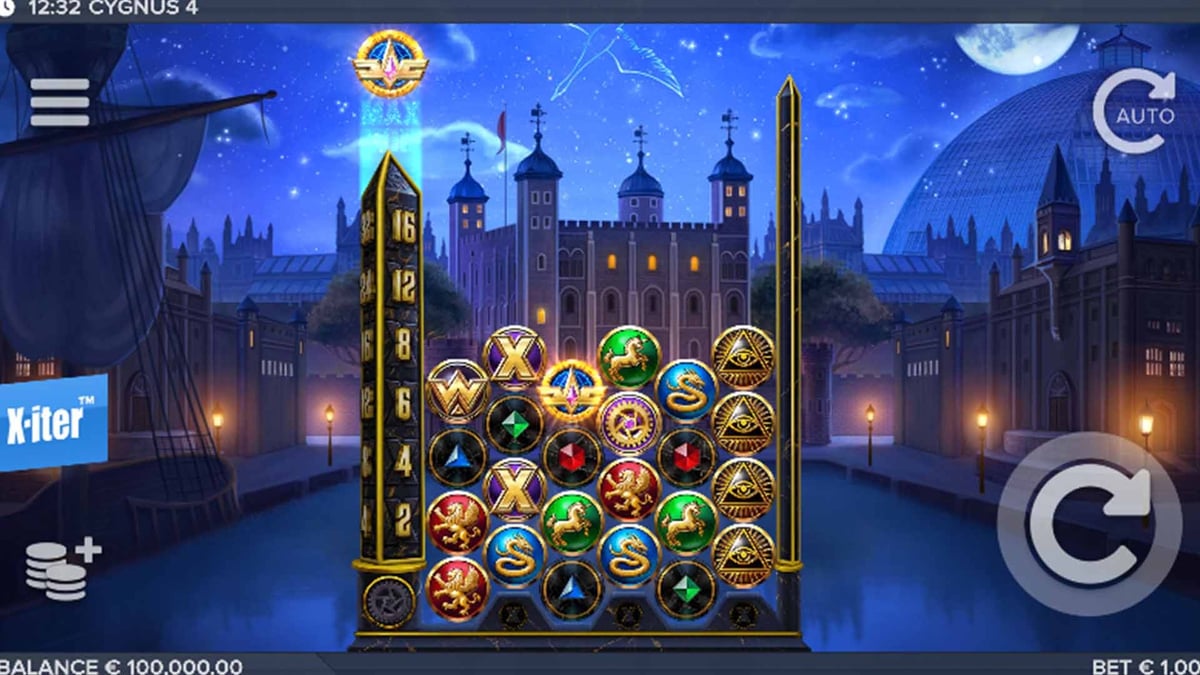The image size is (1200, 675).
Task: Open the hamburger menu
Action: click(60, 102)
